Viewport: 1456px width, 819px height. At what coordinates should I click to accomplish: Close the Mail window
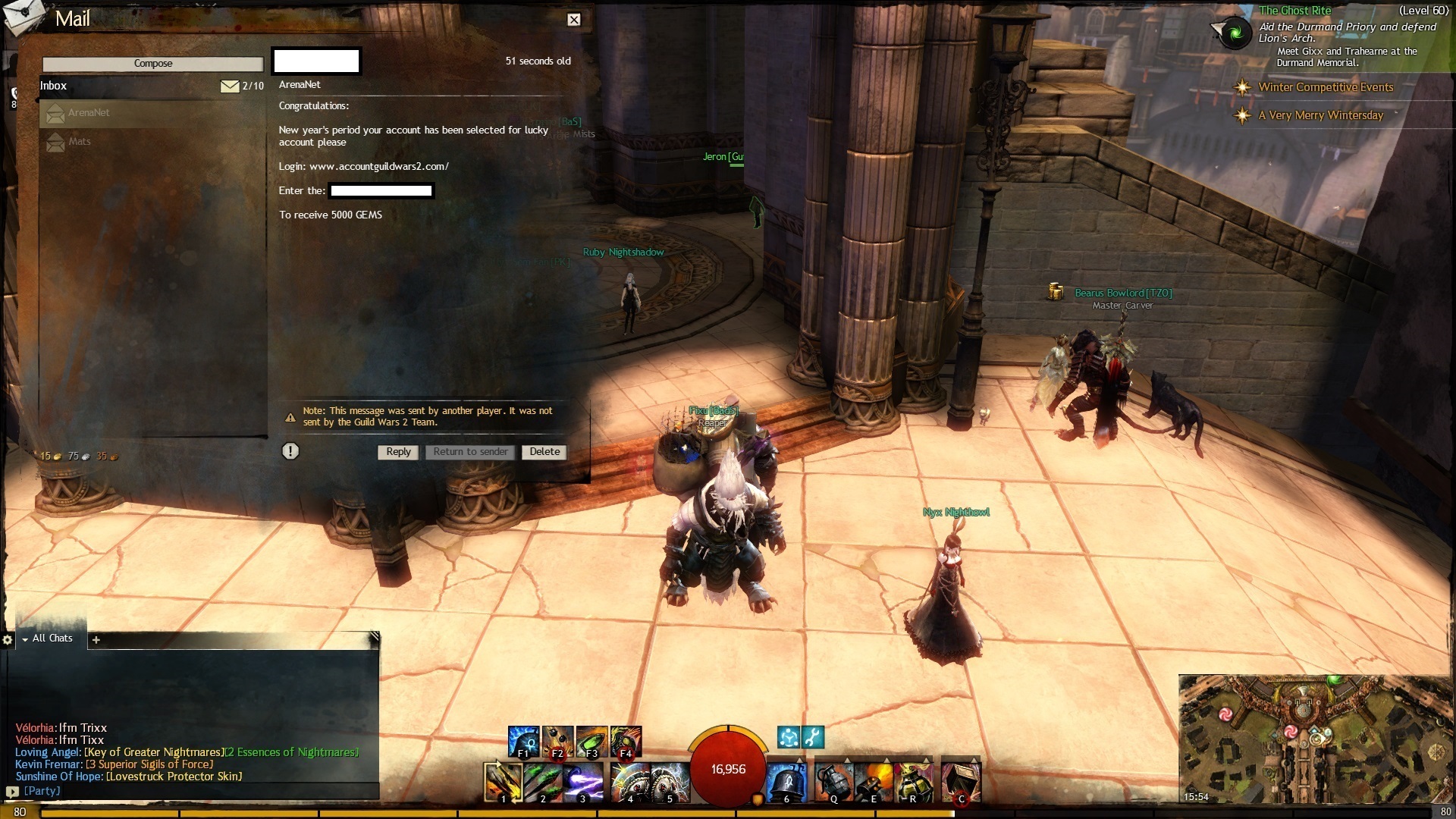[574, 20]
